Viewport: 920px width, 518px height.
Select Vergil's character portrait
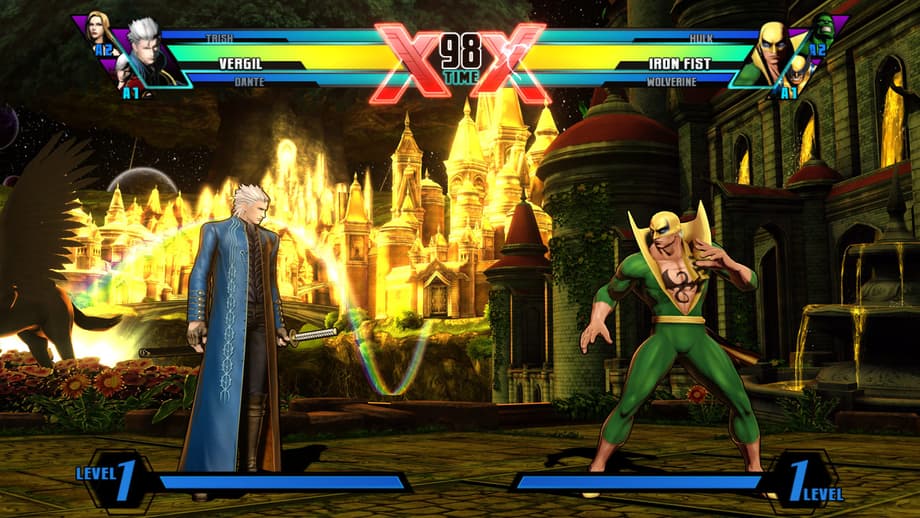tap(148, 50)
